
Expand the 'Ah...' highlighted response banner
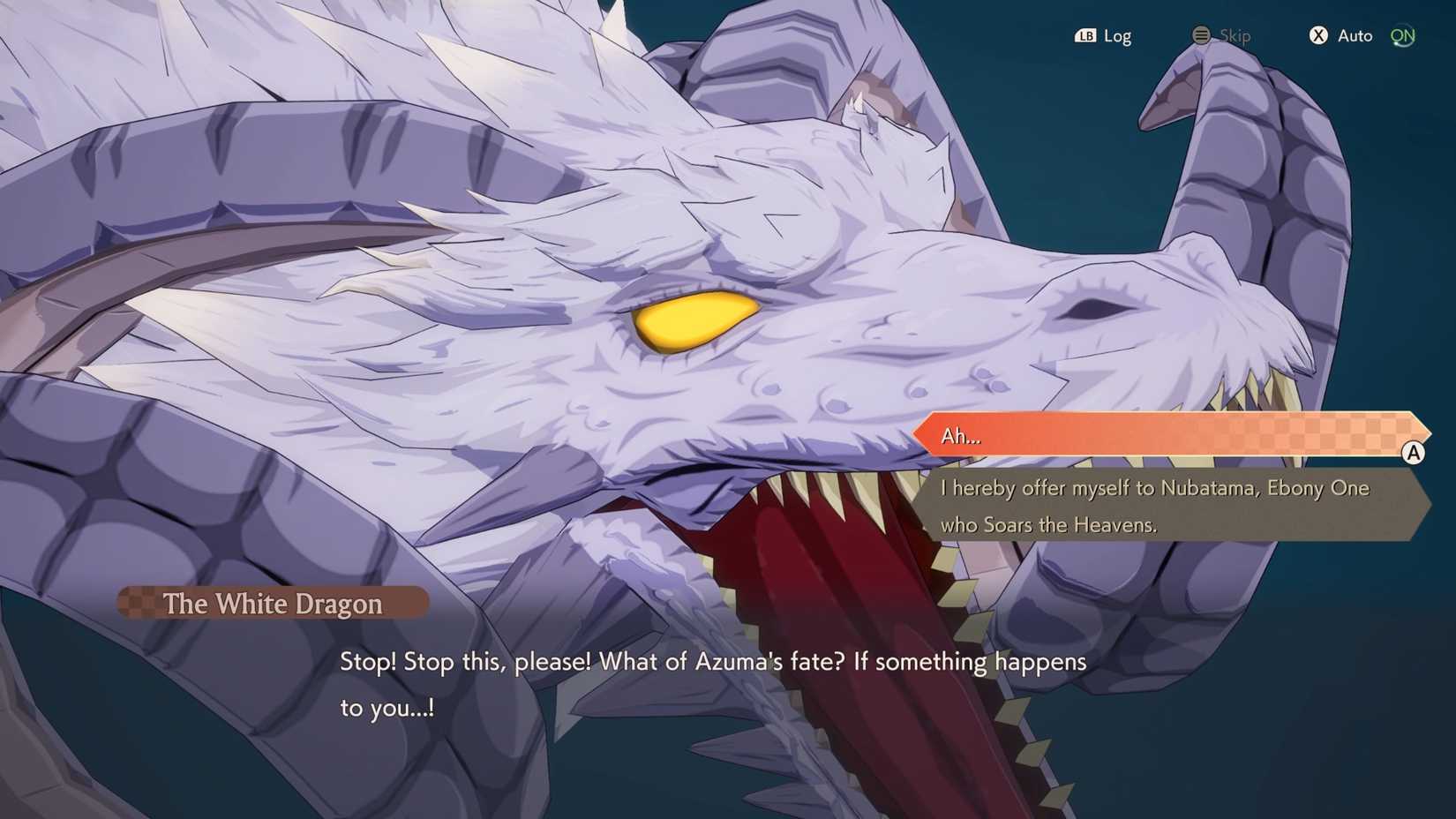[x=1147, y=434]
